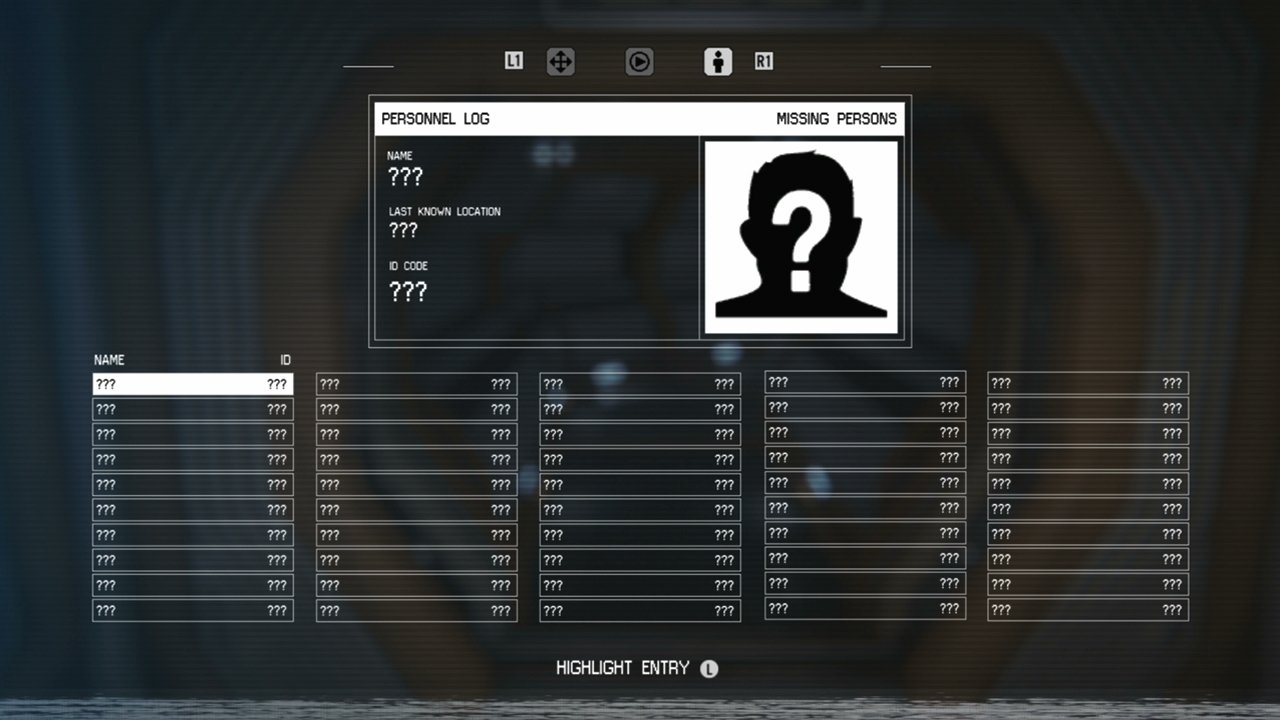Image resolution: width=1280 pixels, height=720 pixels.
Task: Select the ID Code field value
Action: 407,291
